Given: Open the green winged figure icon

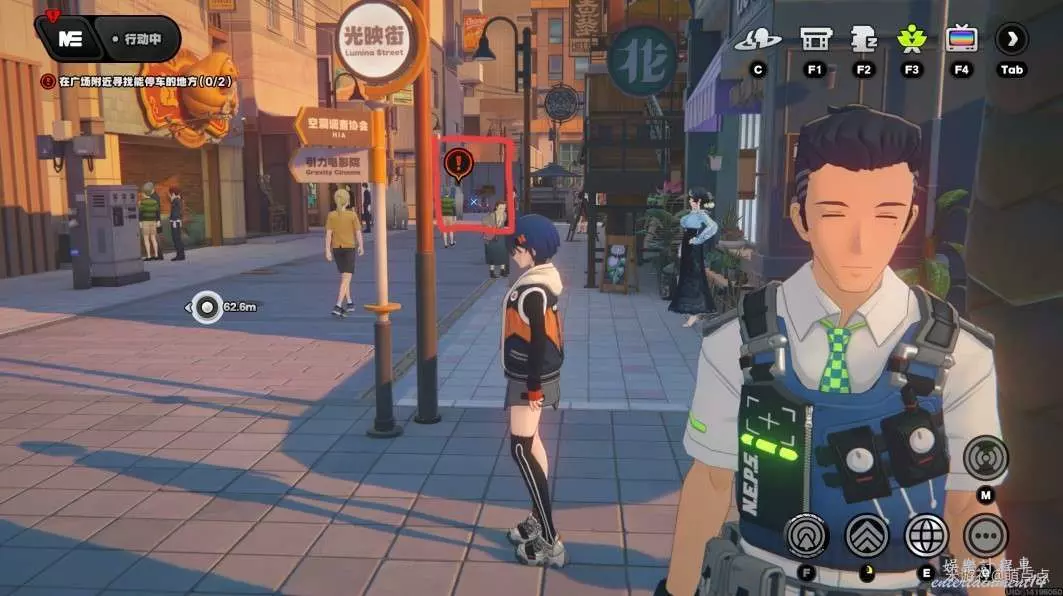Looking at the screenshot, I should 911,40.
